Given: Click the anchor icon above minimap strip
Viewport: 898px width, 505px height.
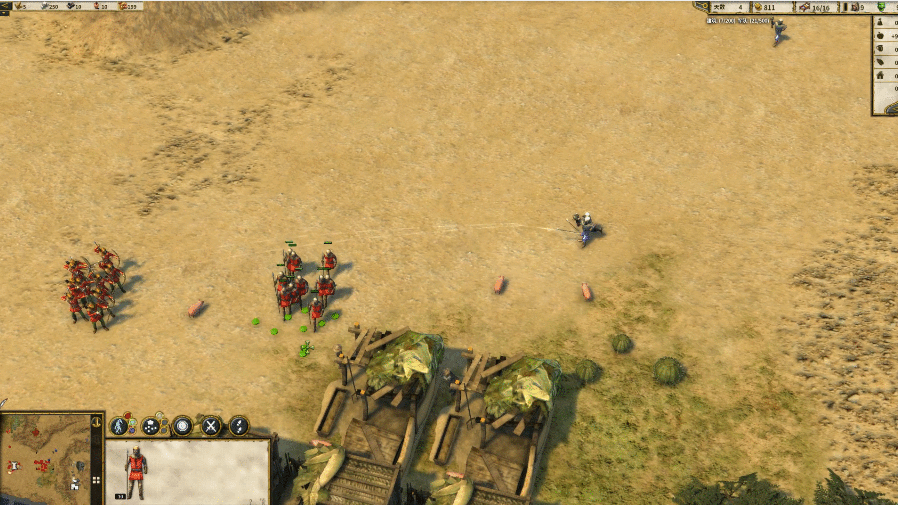Looking at the screenshot, I should [x=97, y=422].
